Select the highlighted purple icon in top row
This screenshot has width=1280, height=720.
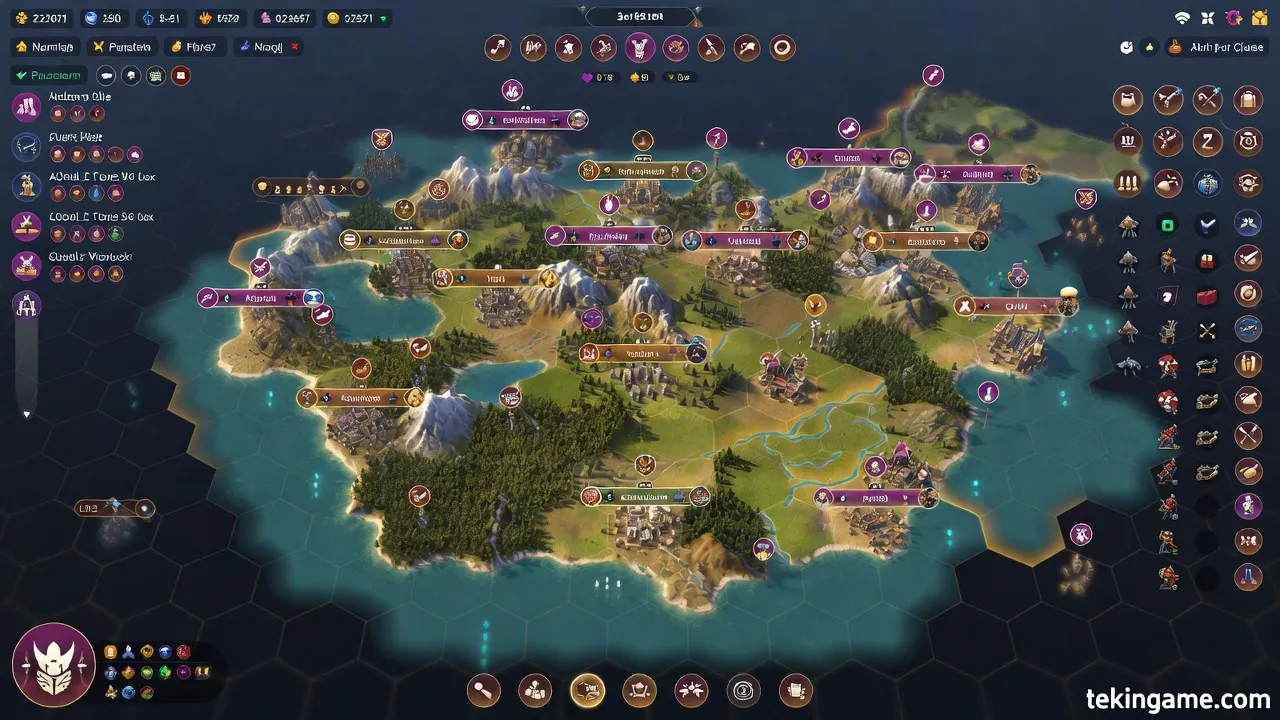coord(640,47)
